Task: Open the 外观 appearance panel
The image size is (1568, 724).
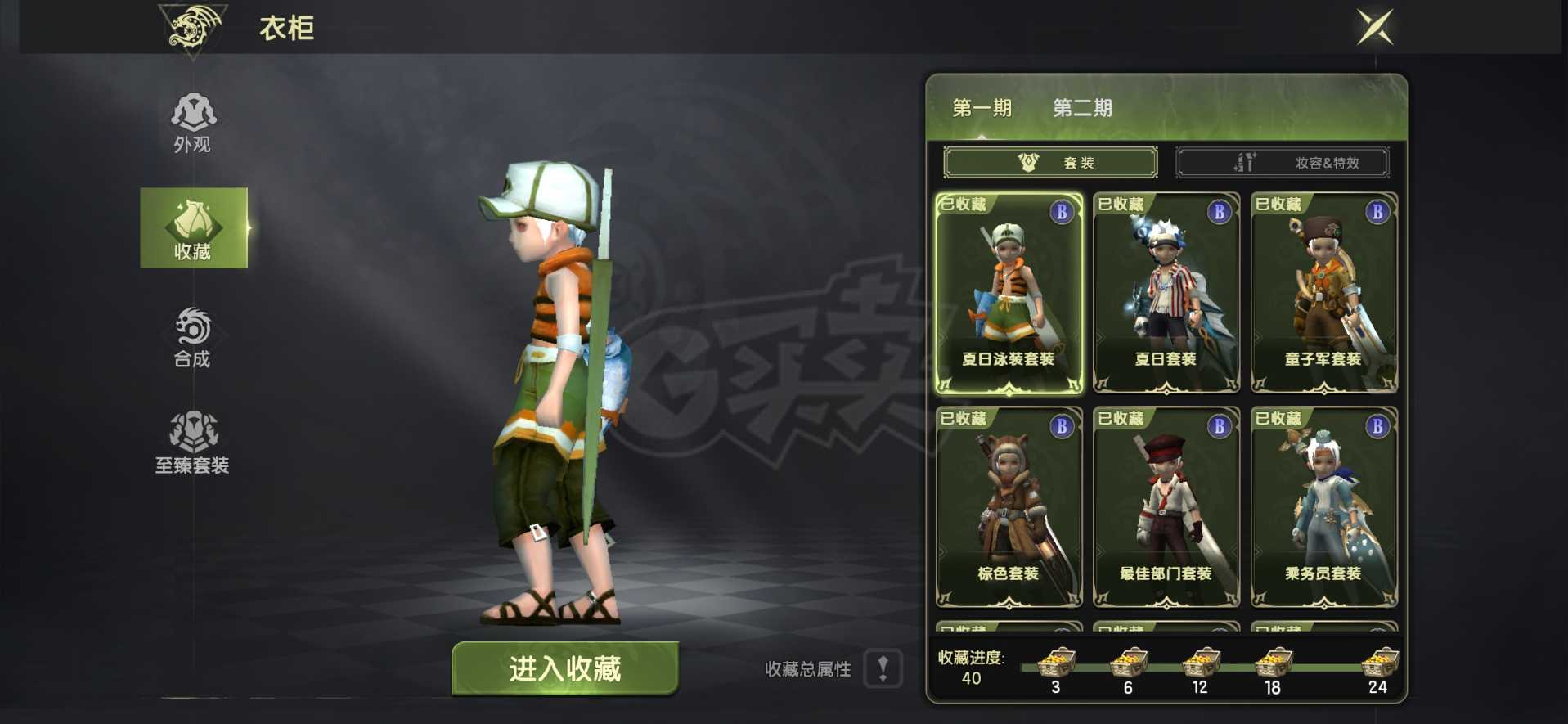Action: click(193, 123)
